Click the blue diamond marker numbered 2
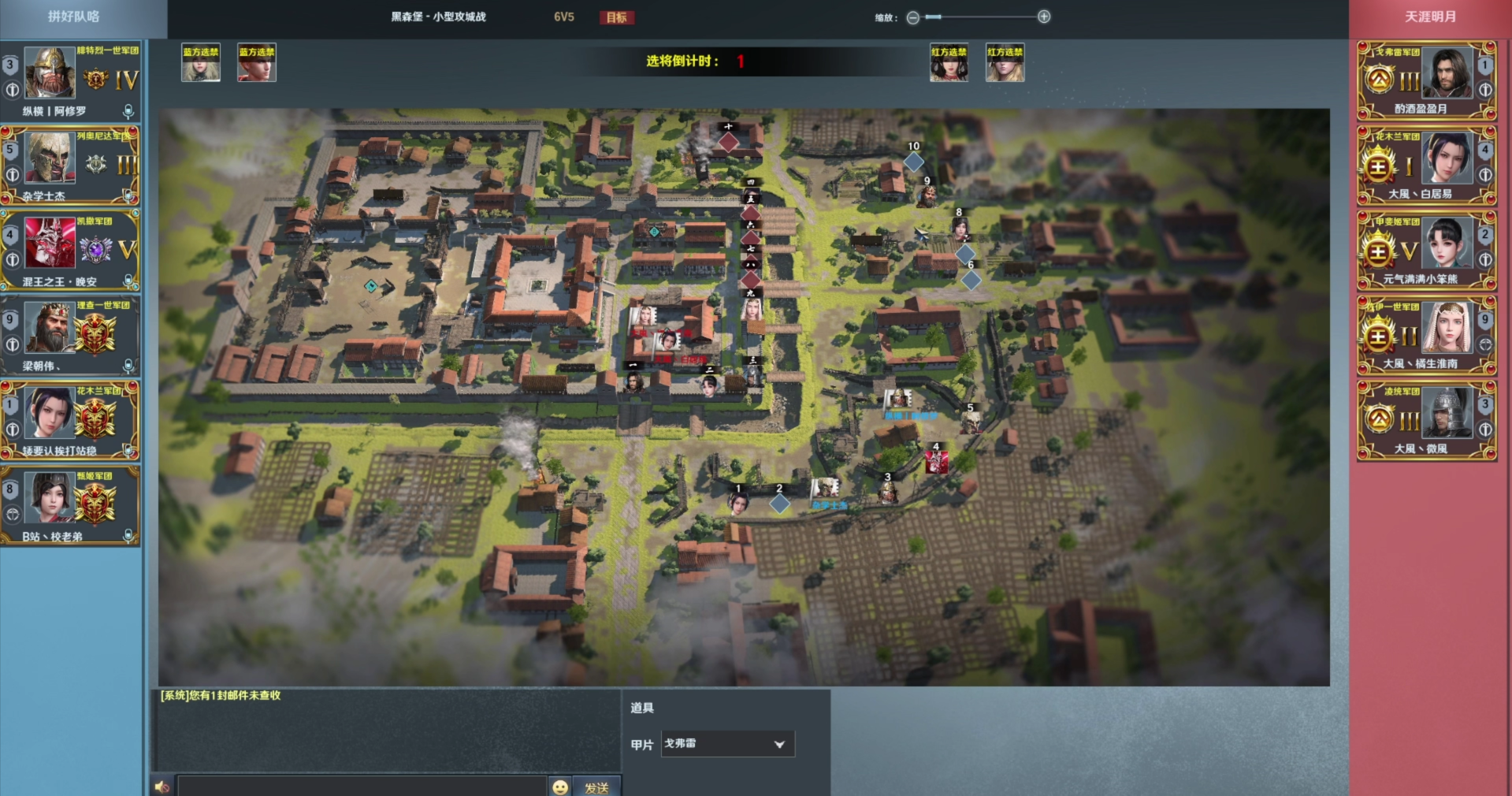Image resolution: width=1512 pixels, height=796 pixels. [779, 504]
